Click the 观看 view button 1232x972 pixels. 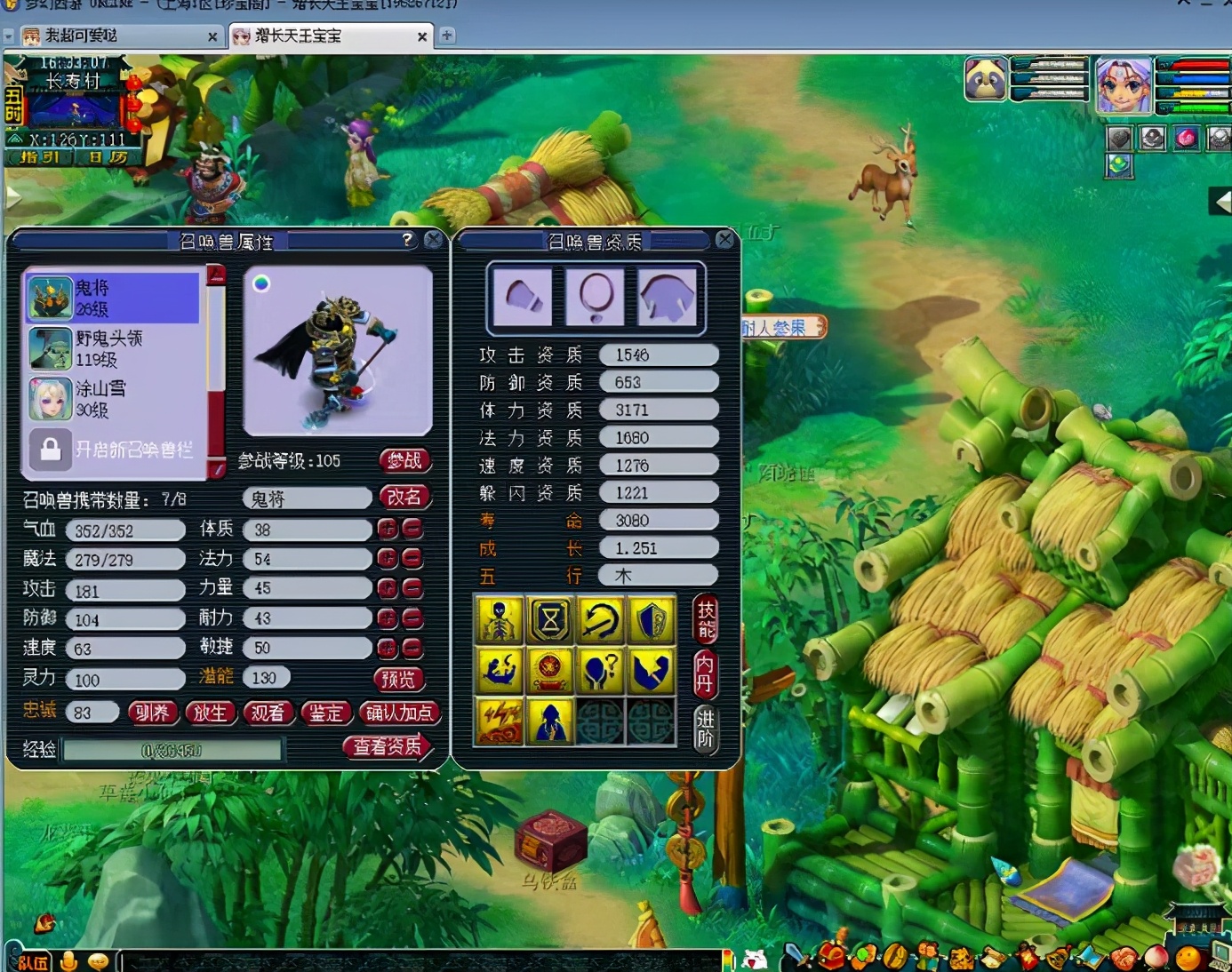pos(267,713)
